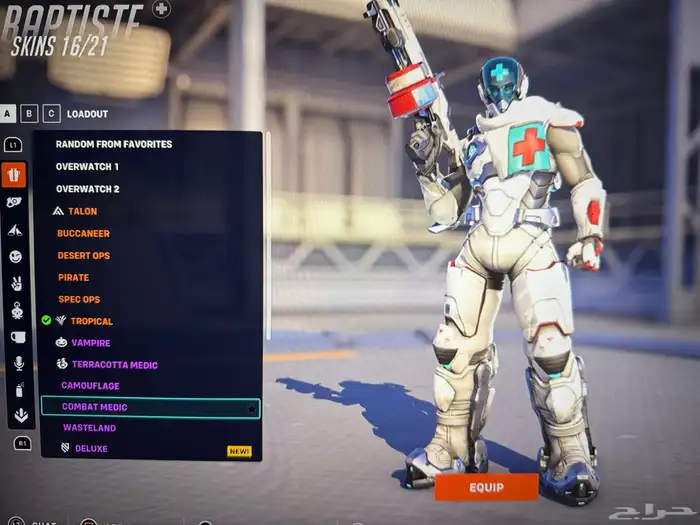Open the emotes category smiley icon
The image size is (700, 525).
(15, 257)
